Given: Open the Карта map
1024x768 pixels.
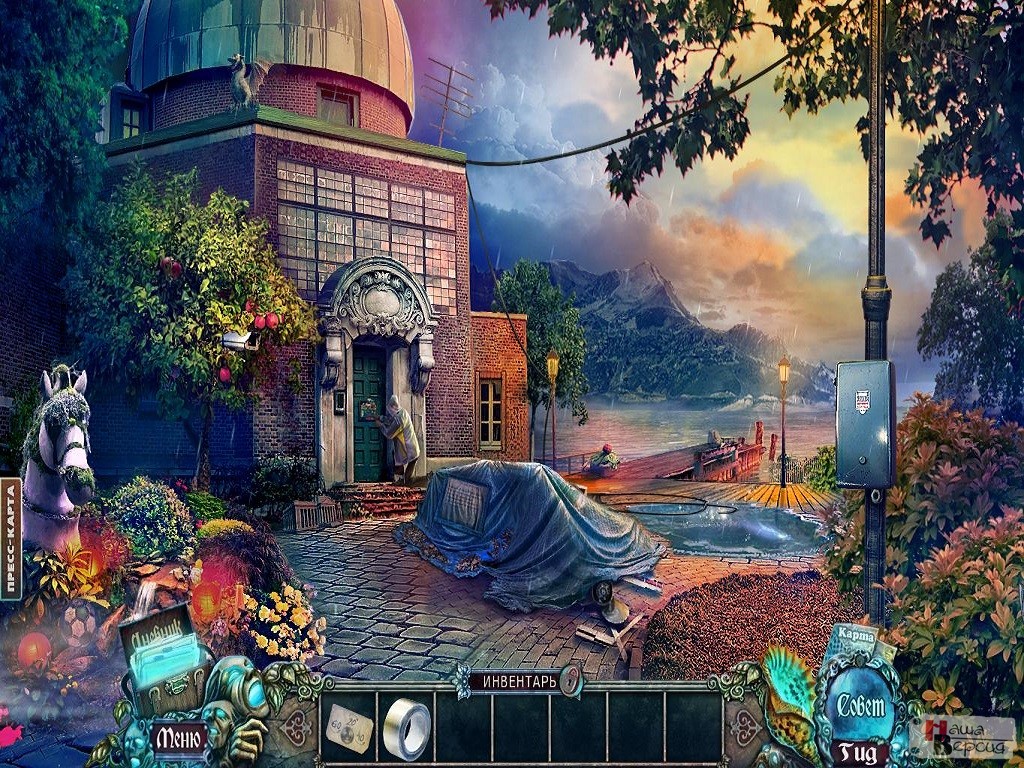Looking at the screenshot, I should pos(856,637).
